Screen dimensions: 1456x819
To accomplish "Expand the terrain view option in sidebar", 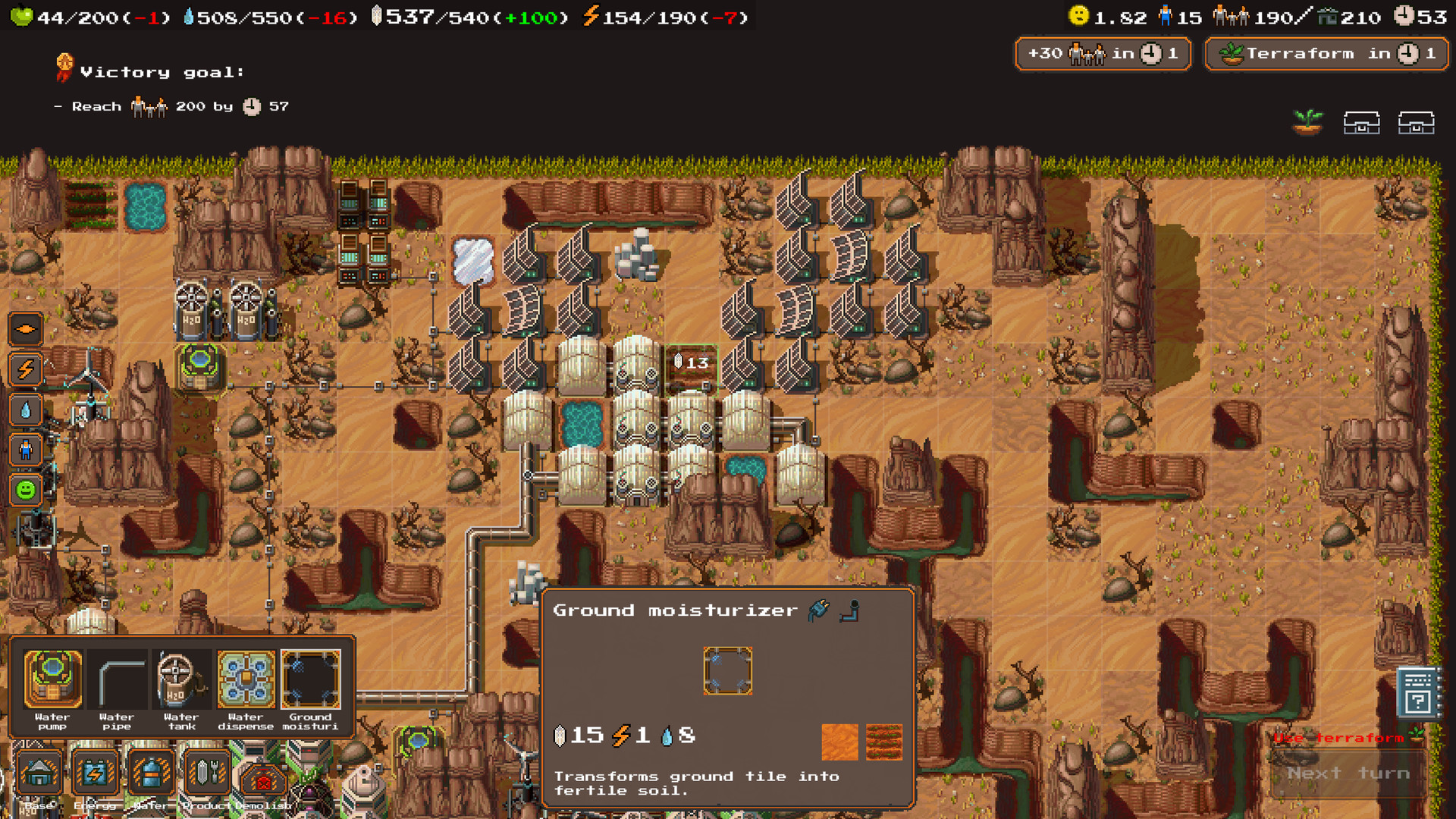I will coord(25,329).
